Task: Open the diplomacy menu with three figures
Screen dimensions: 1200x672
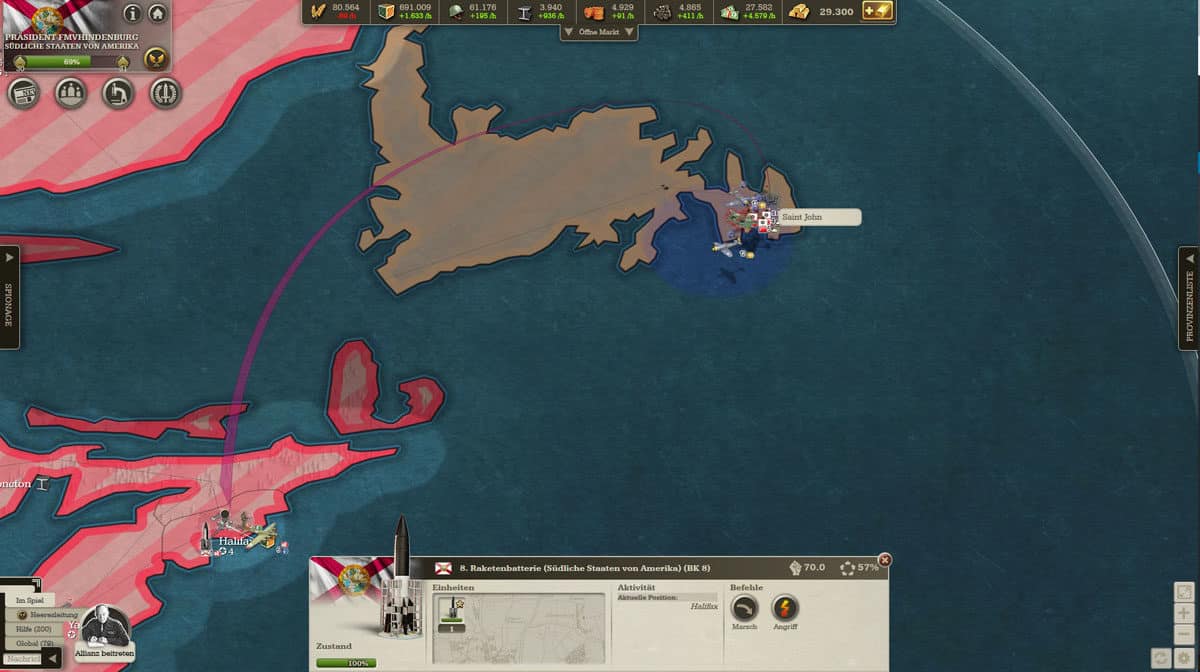Action: [x=70, y=94]
